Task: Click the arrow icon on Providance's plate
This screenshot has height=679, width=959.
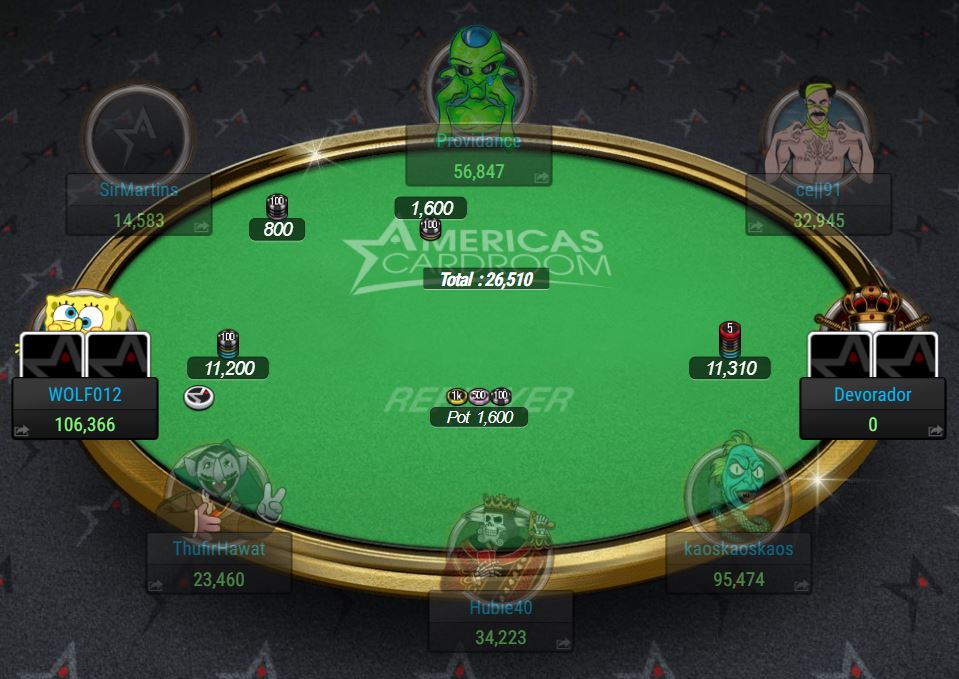Action: click(x=541, y=178)
